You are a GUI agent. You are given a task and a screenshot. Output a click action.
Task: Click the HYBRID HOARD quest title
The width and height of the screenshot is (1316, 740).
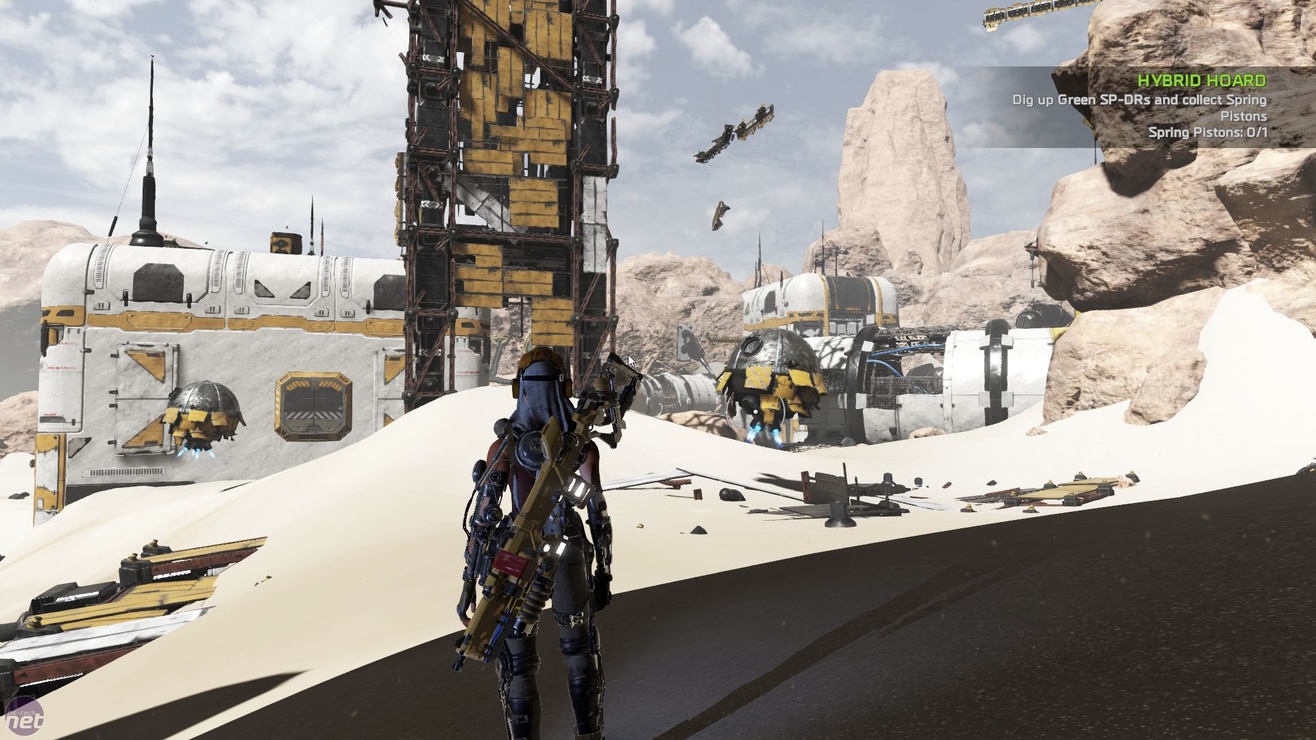click(x=1201, y=78)
